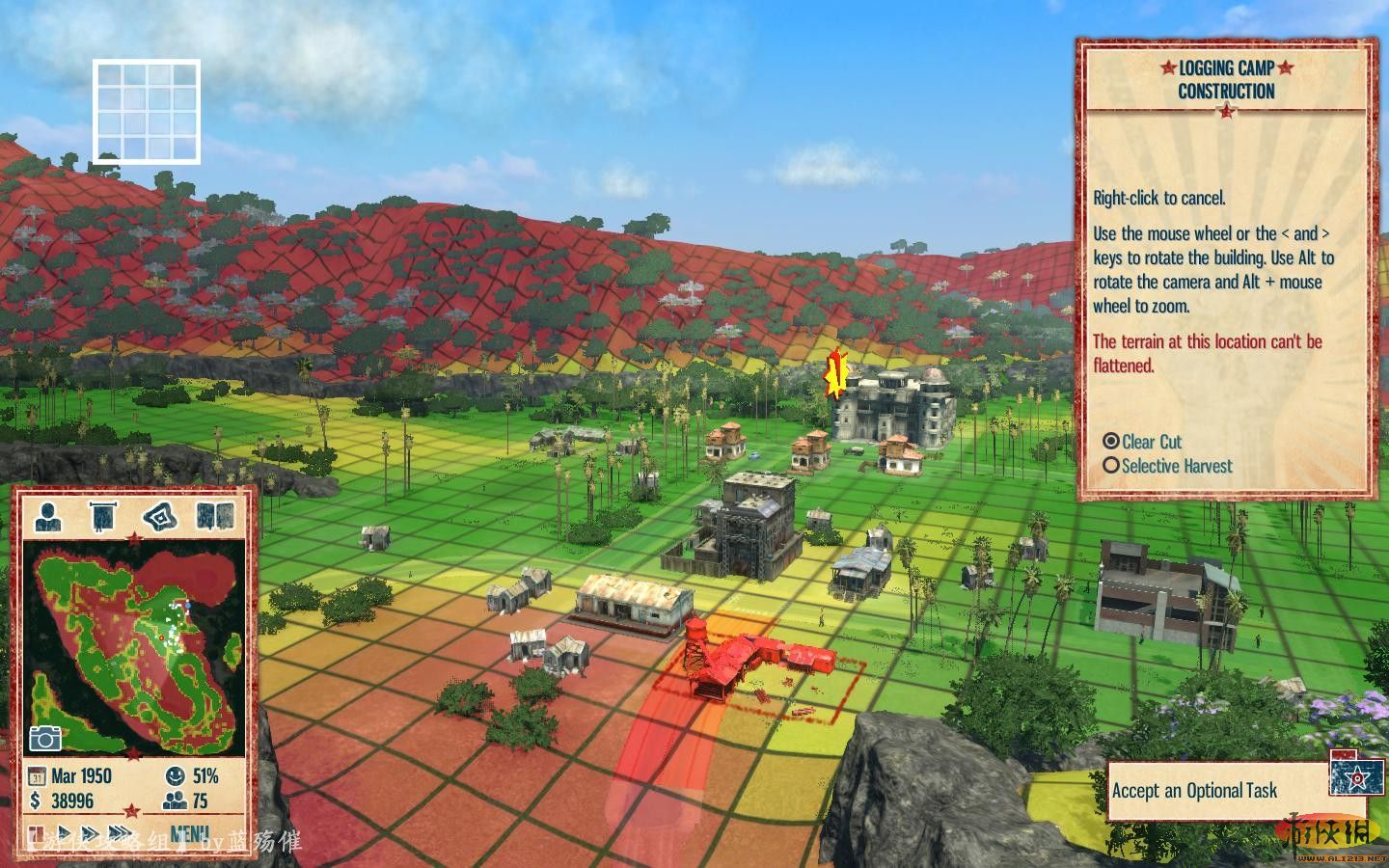The width and height of the screenshot is (1389, 868).
Task: Open the island overlay map icon
Action: tap(159, 516)
